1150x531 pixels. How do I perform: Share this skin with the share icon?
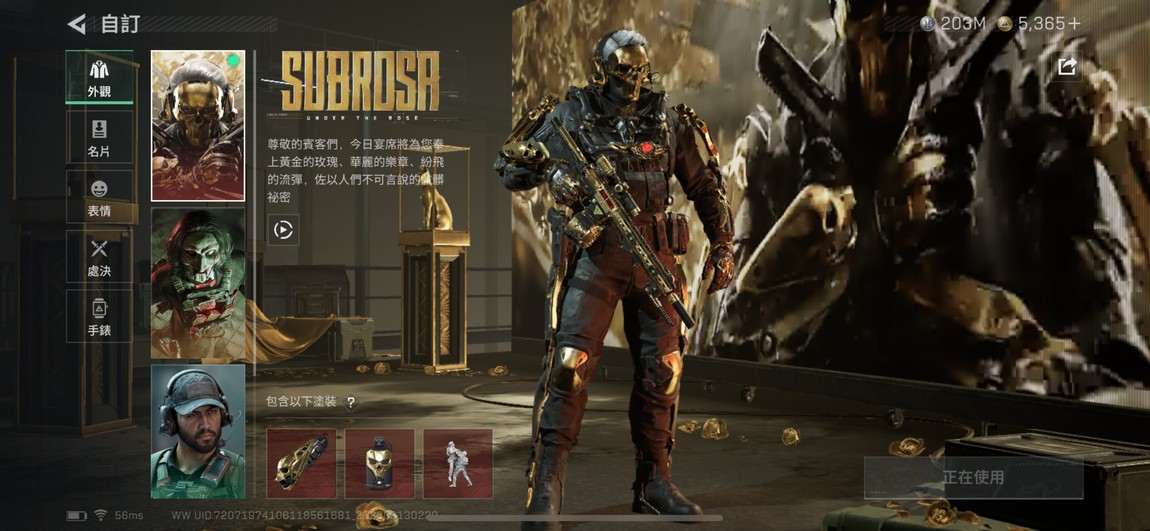[1067, 67]
